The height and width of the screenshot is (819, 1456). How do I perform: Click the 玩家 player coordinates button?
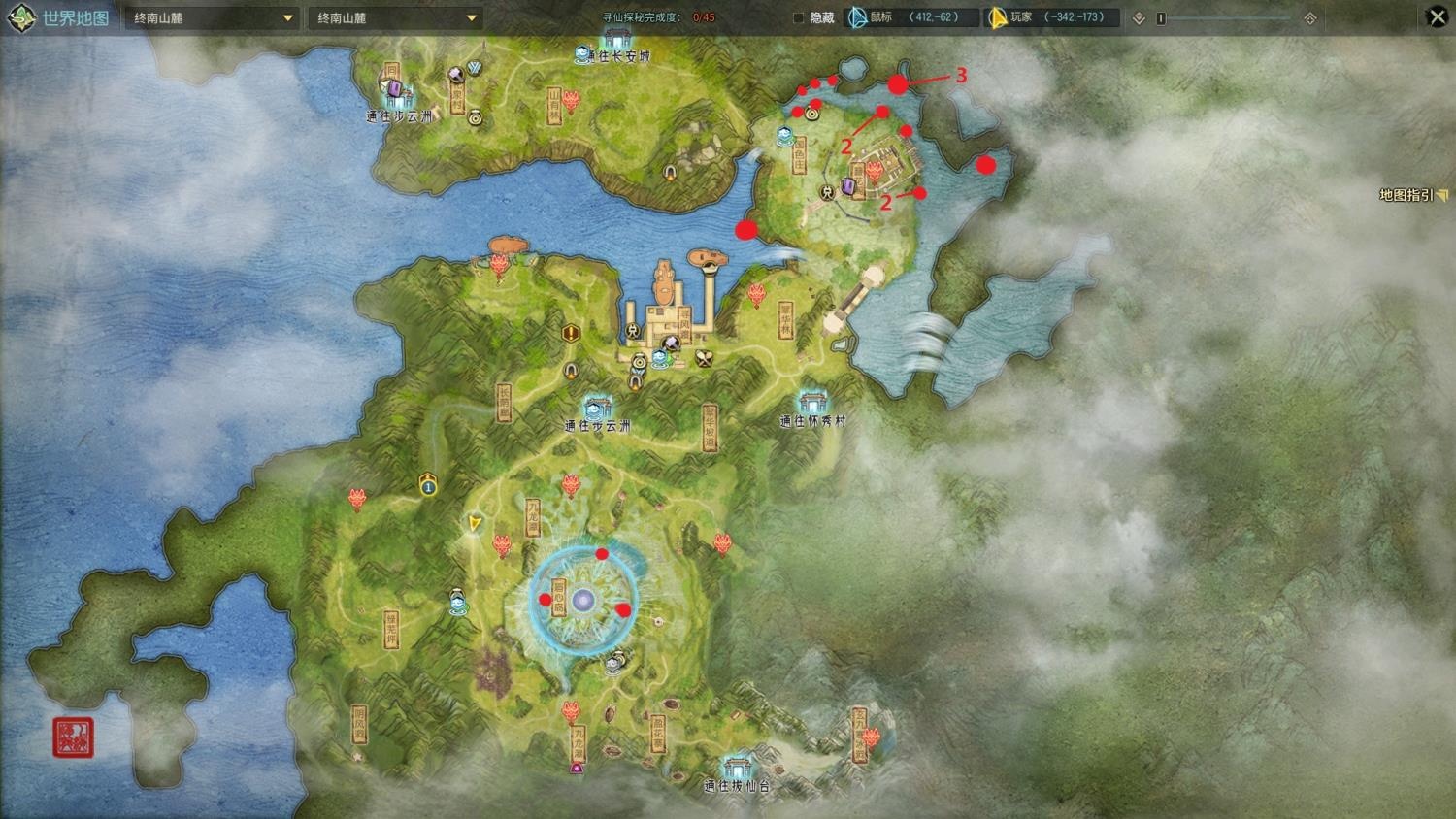pos(1051,17)
